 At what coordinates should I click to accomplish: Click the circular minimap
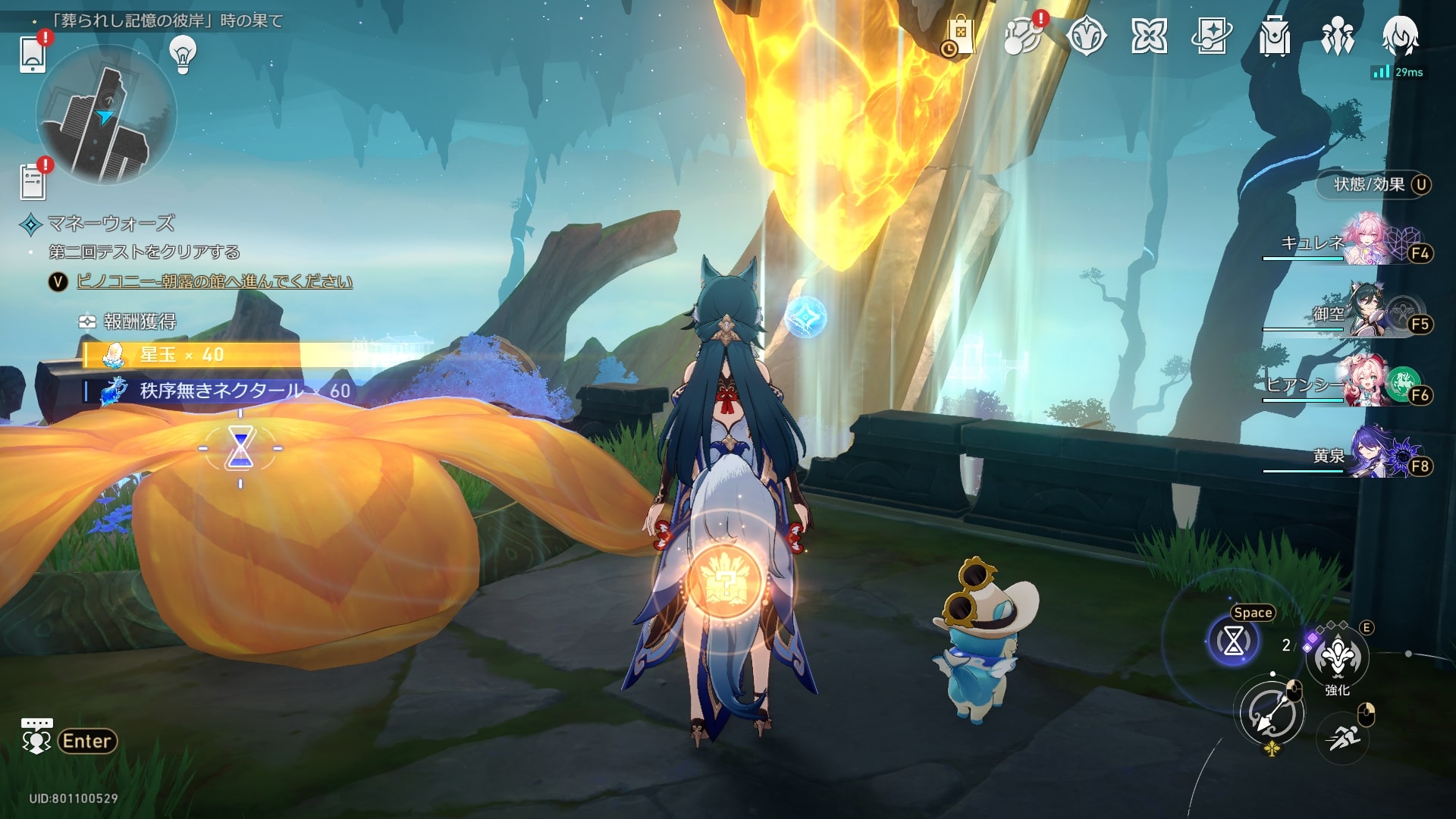pyautogui.click(x=106, y=115)
